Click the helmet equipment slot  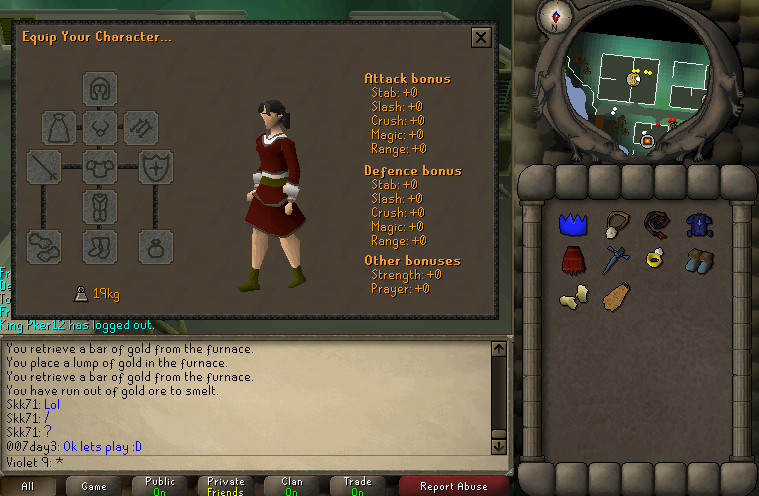[x=100, y=90]
